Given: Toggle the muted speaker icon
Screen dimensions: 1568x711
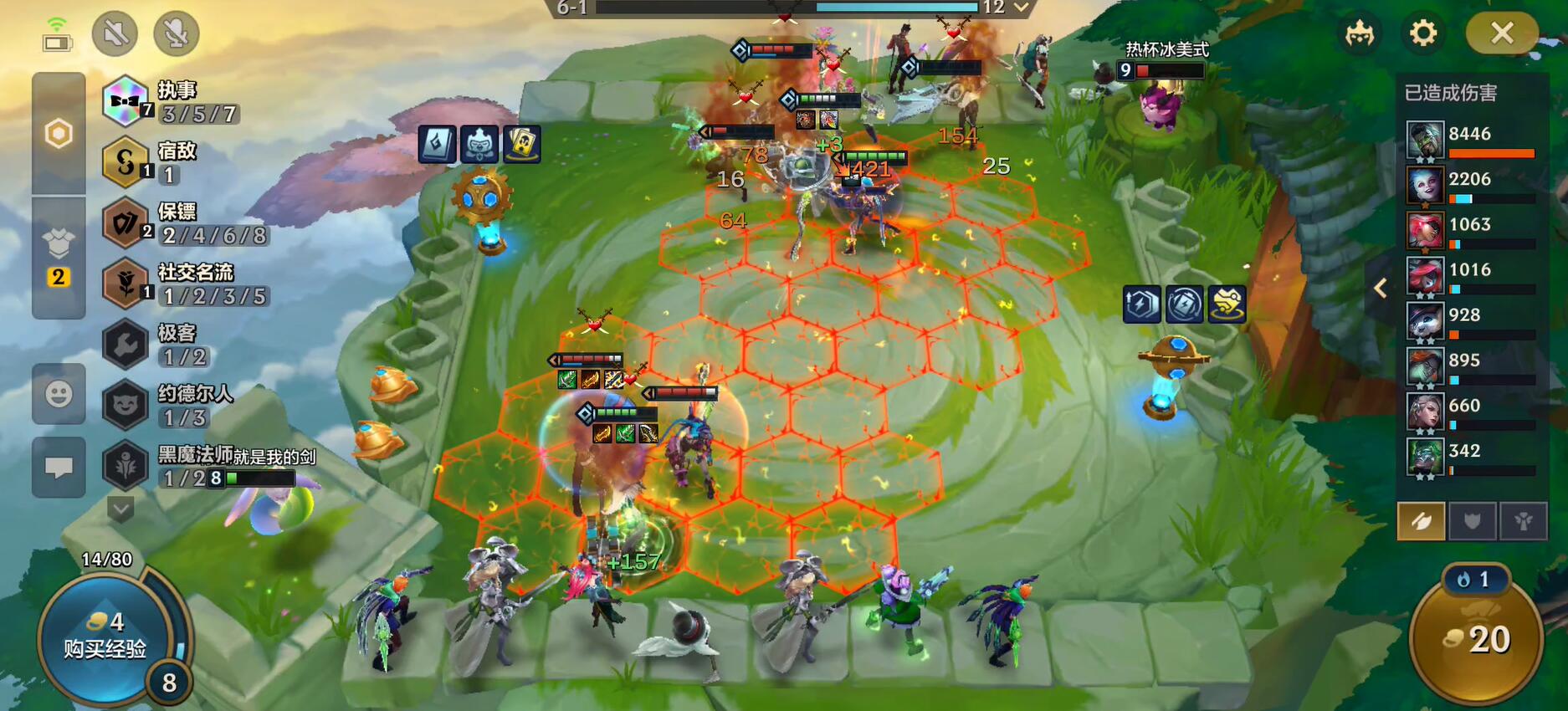Looking at the screenshot, I should [x=115, y=33].
